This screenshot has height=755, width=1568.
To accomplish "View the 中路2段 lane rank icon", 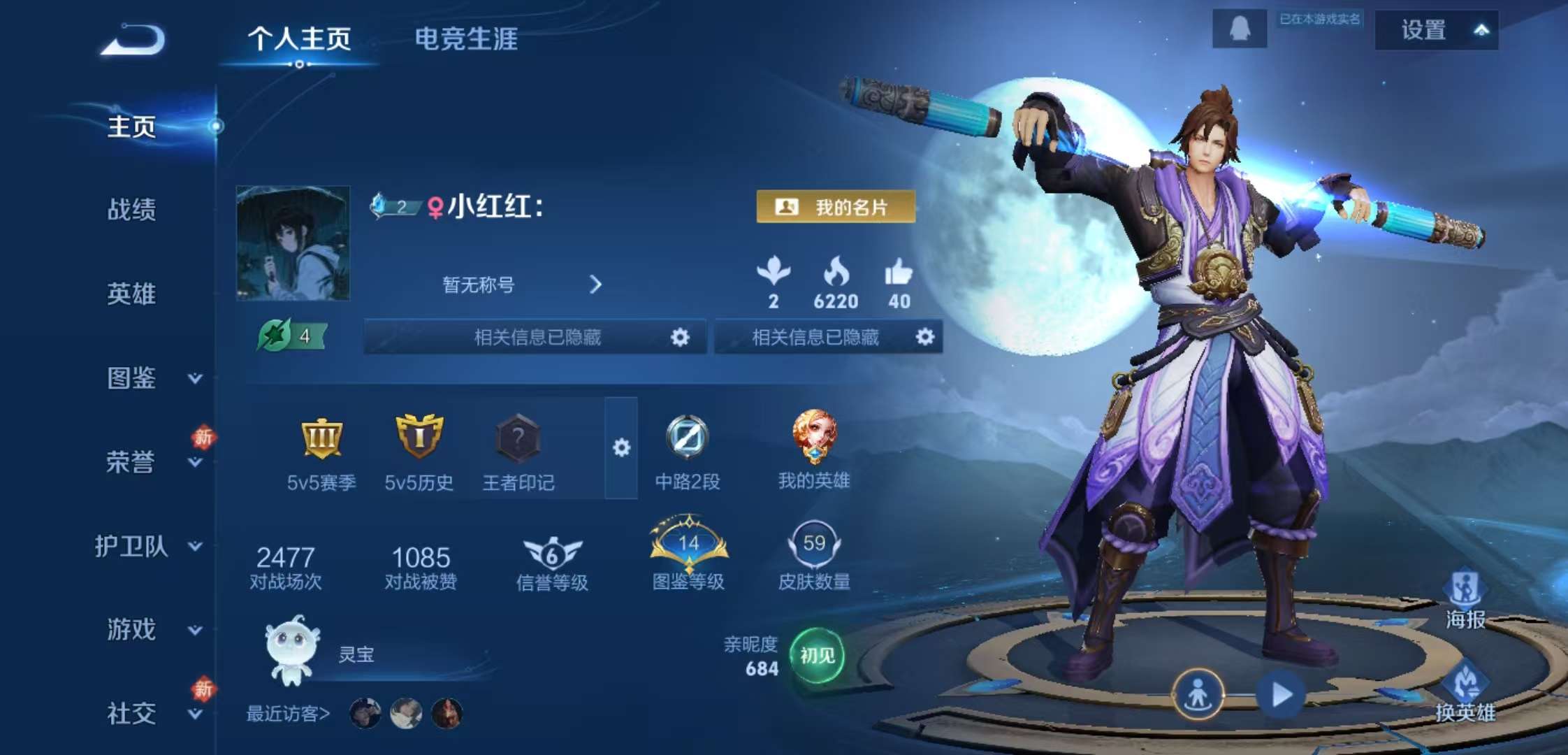I will click(x=688, y=440).
